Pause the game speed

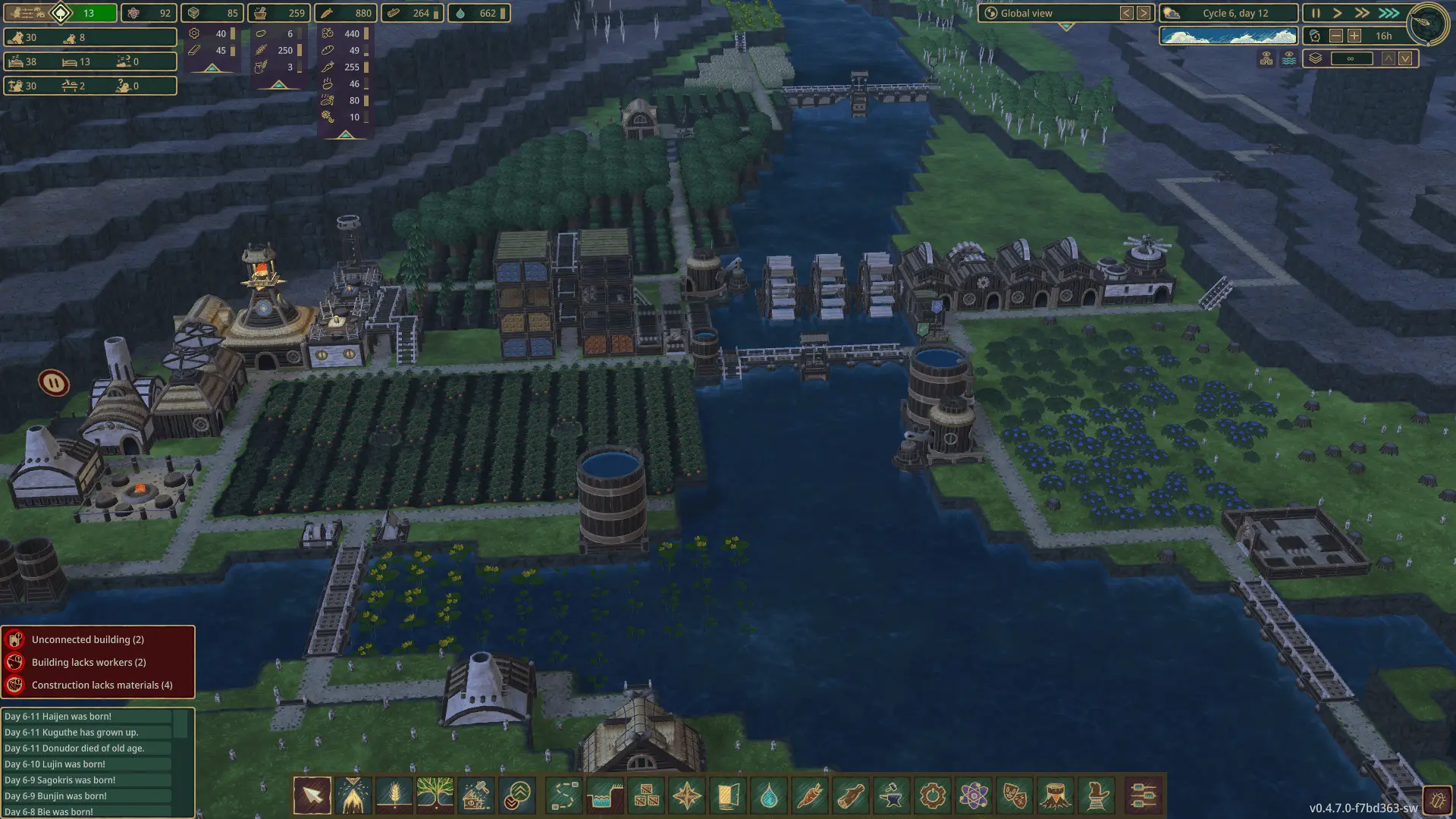1316,13
